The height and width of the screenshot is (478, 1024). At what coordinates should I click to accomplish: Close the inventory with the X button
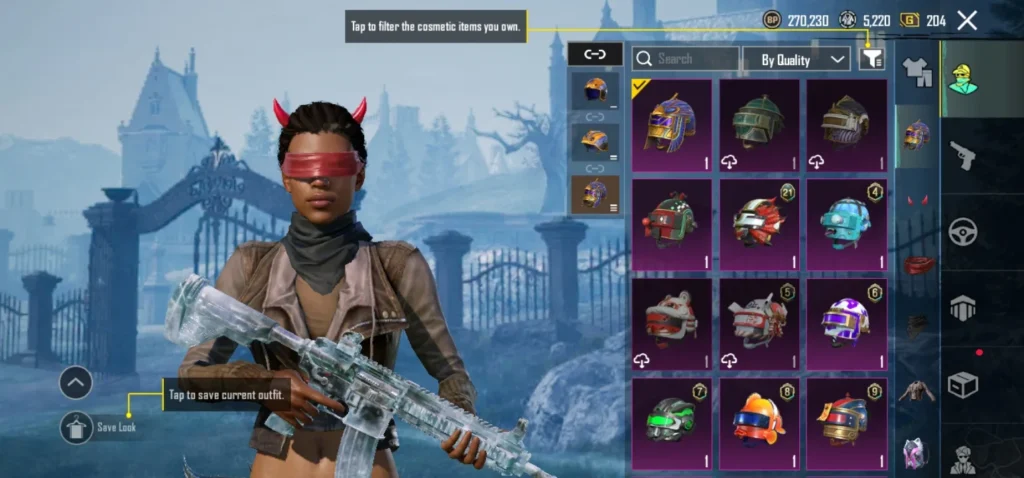[x=967, y=20]
